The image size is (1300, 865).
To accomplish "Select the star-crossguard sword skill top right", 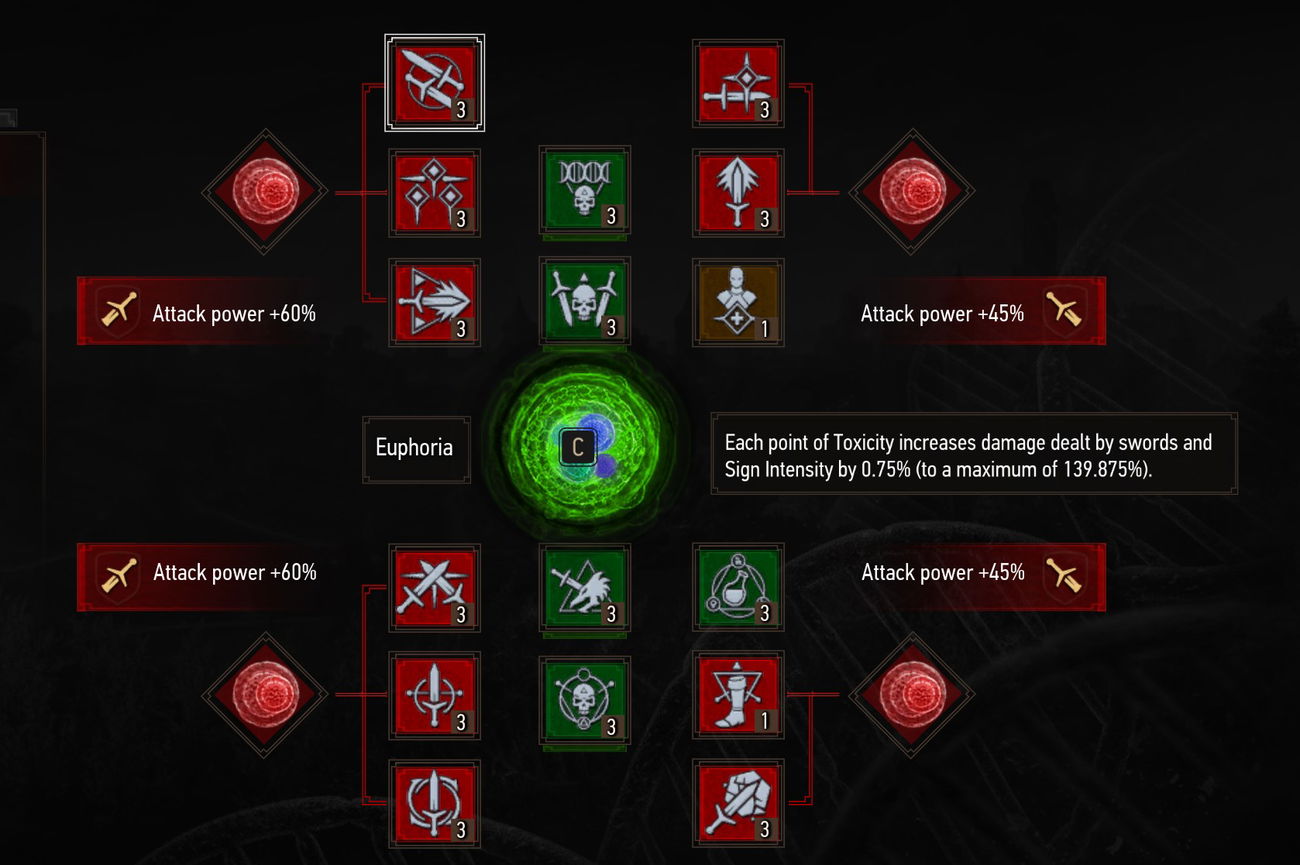I will coord(737,85).
